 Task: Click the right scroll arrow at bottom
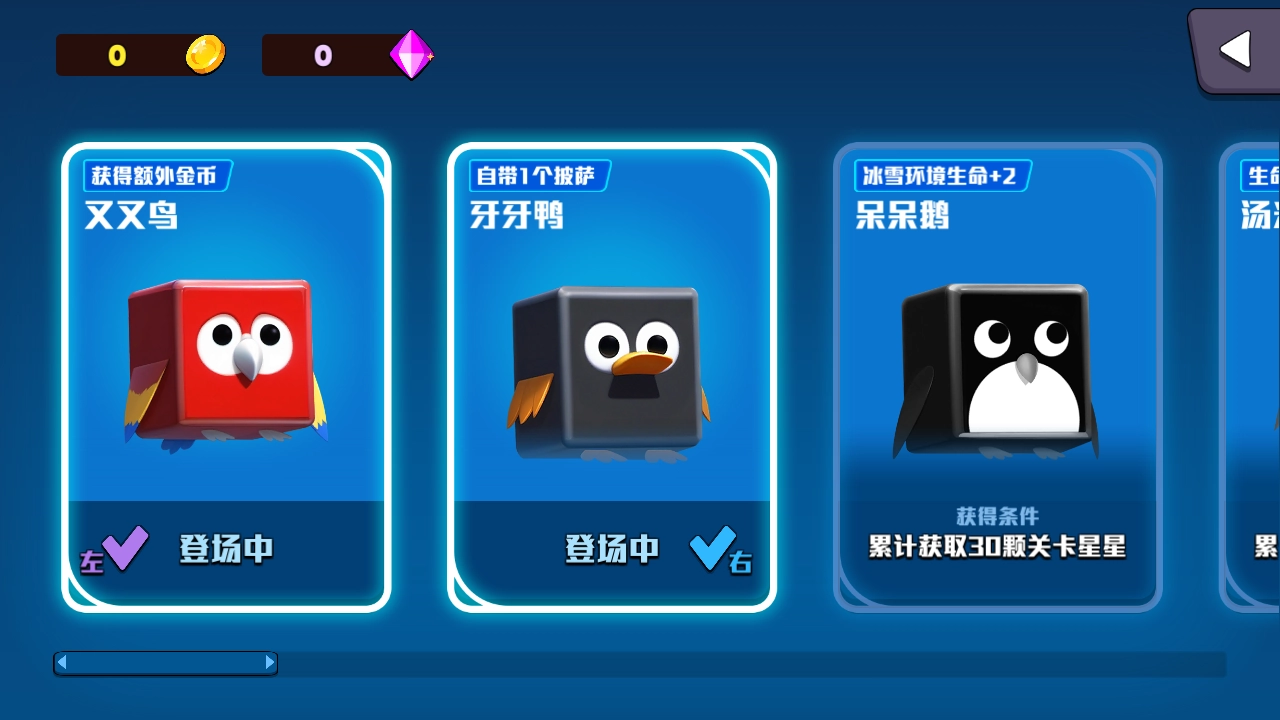coord(270,662)
